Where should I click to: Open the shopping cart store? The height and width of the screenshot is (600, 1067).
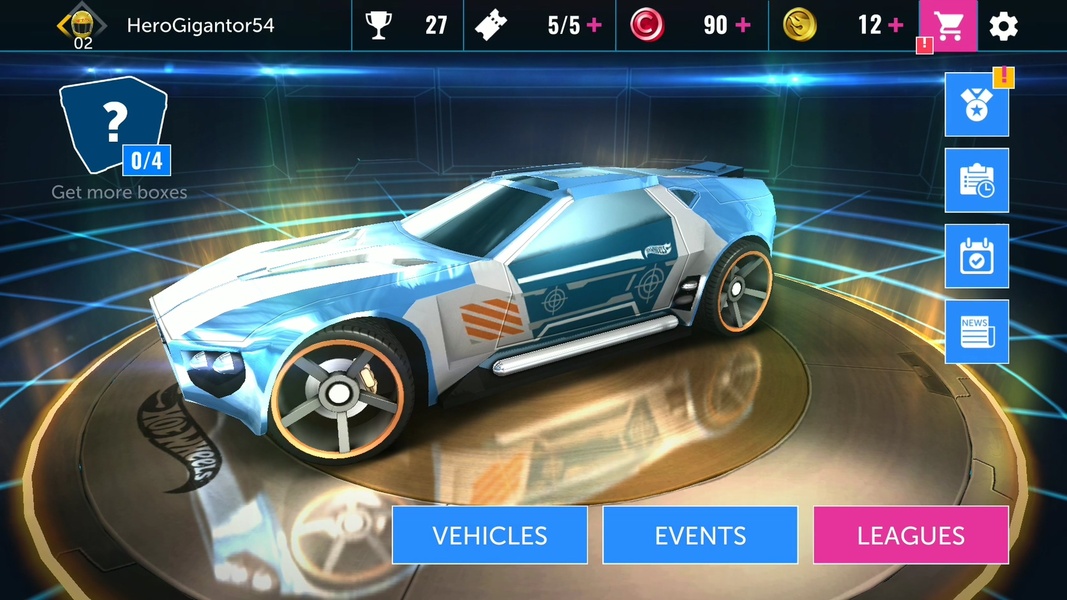[948, 26]
